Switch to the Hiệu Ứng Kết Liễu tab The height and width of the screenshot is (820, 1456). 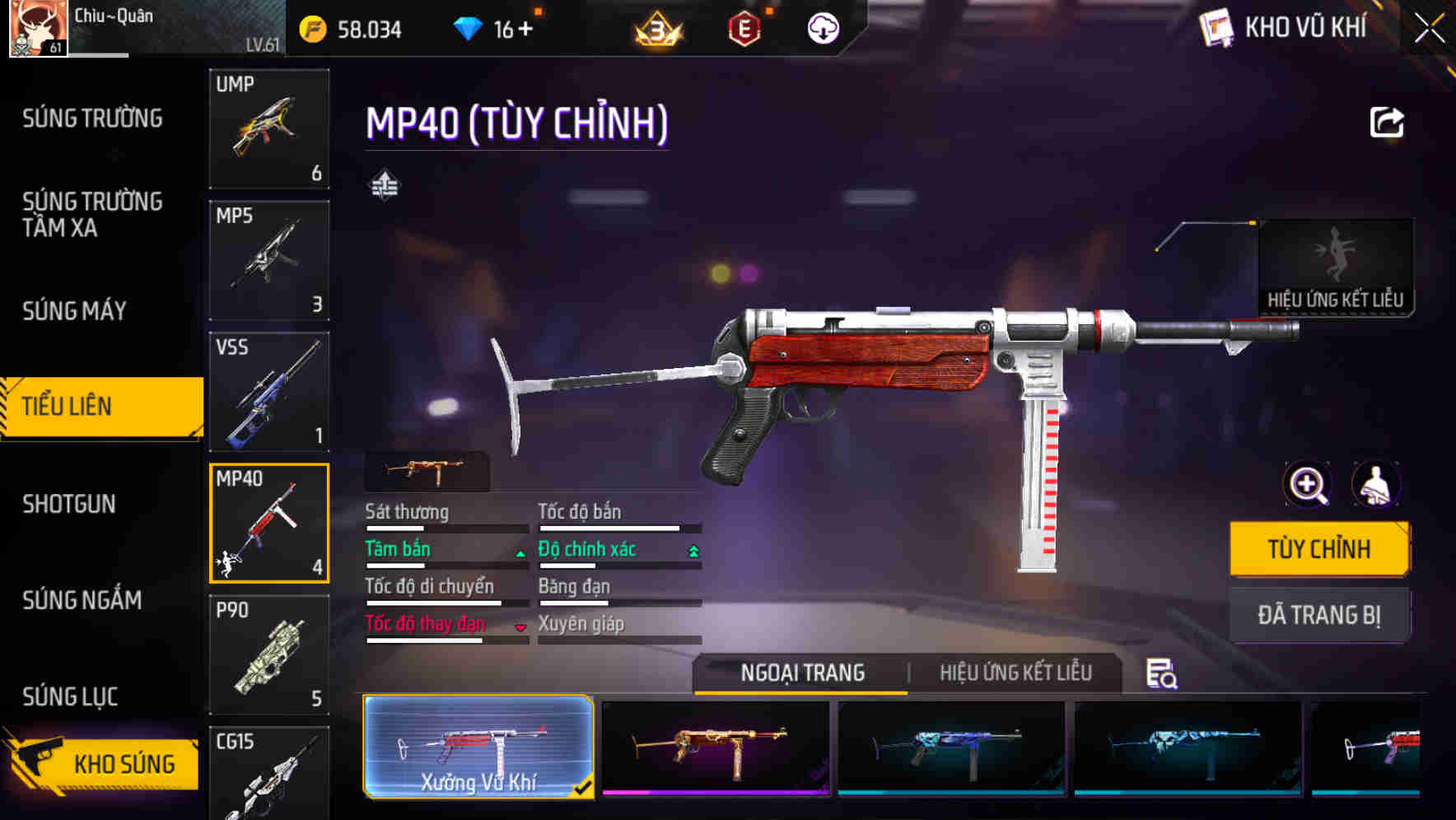coord(1015,673)
